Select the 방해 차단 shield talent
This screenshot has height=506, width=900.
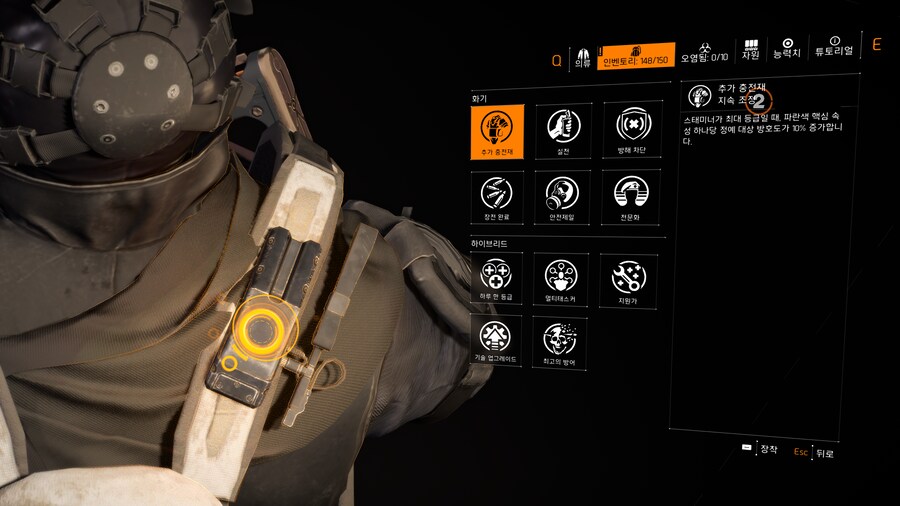tap(632, 131)
